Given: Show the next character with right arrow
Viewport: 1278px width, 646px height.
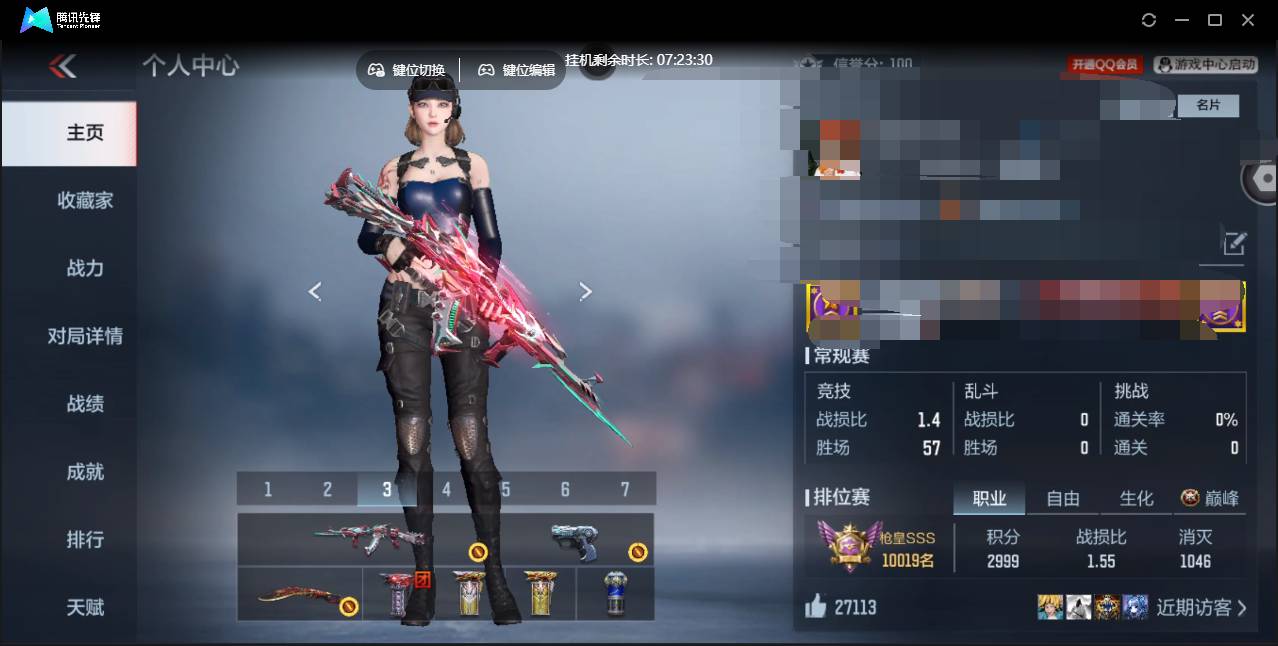Looking at the screenshot, I should [586, 291].
